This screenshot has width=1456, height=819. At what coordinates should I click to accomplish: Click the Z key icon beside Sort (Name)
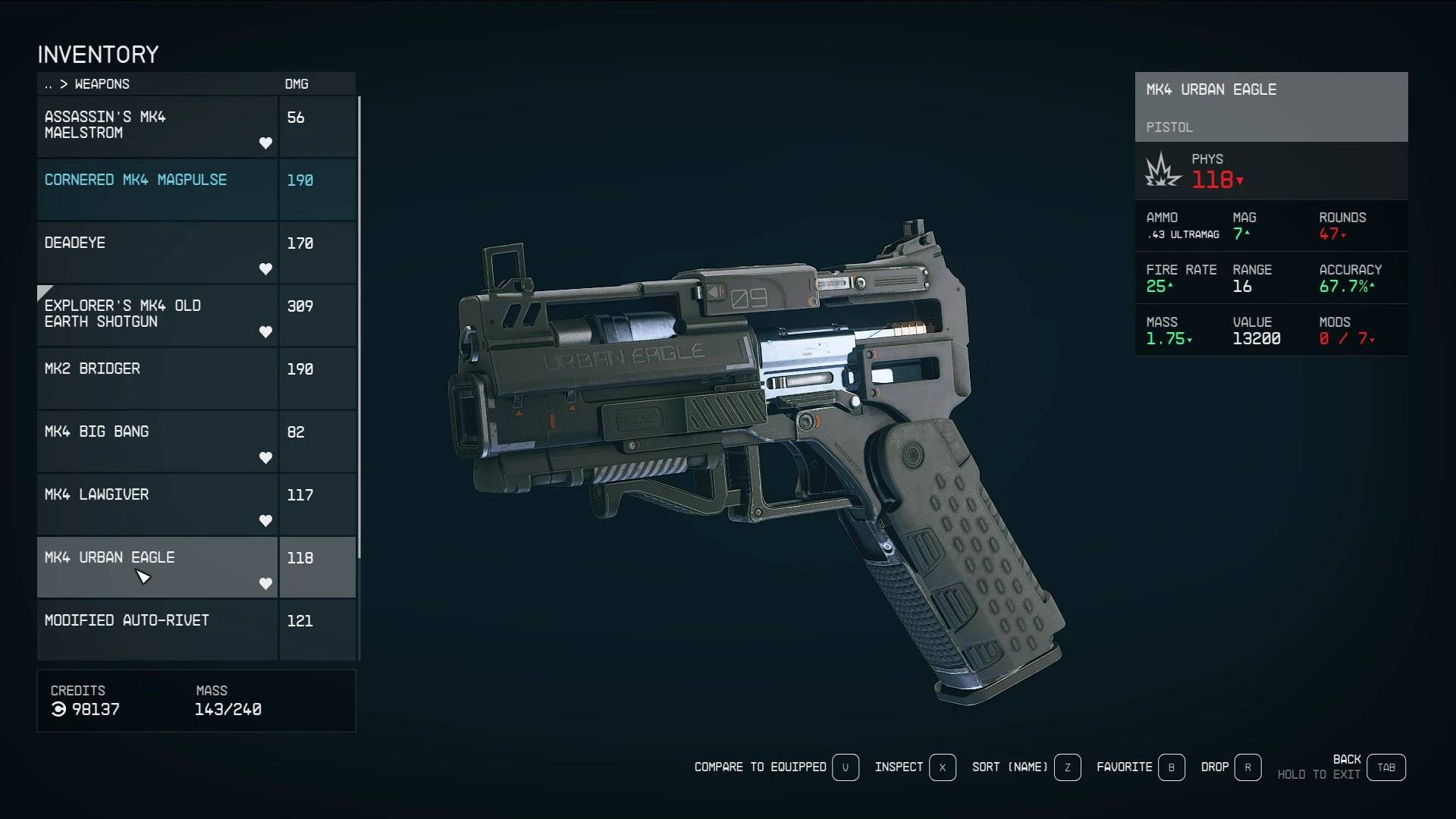1068,767
